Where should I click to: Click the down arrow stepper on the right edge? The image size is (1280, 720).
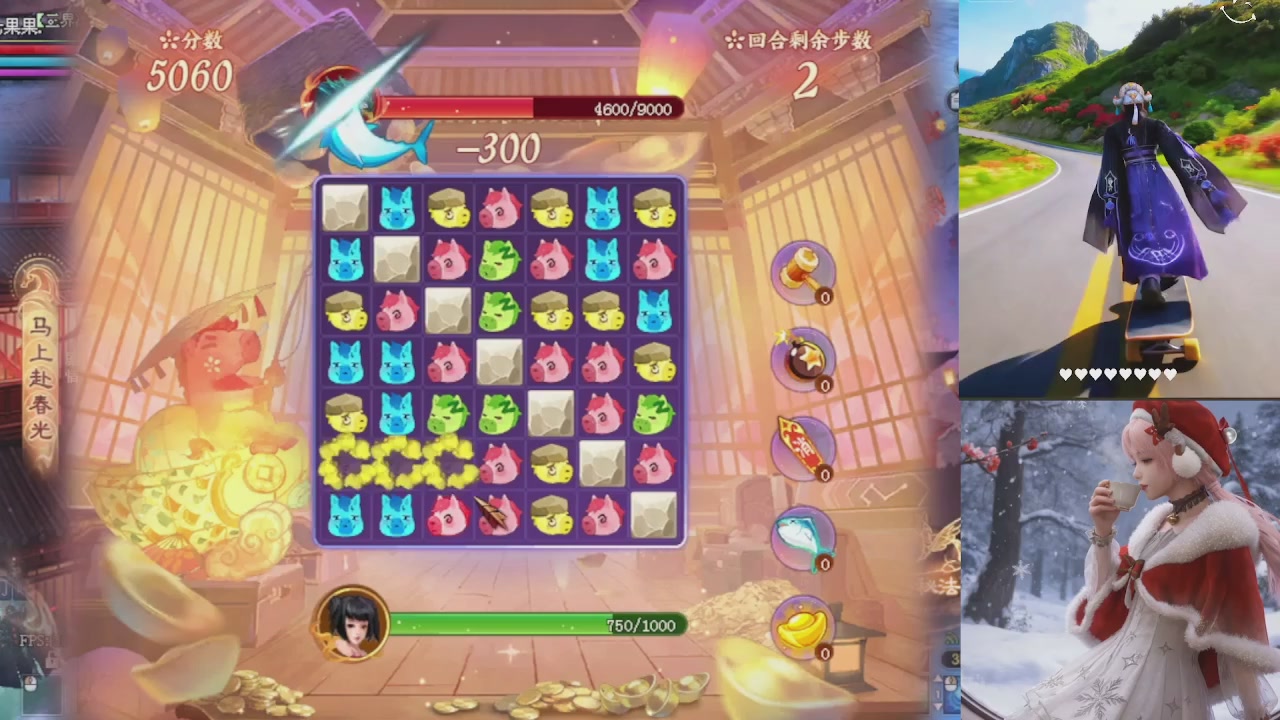(x=938, y=708)
